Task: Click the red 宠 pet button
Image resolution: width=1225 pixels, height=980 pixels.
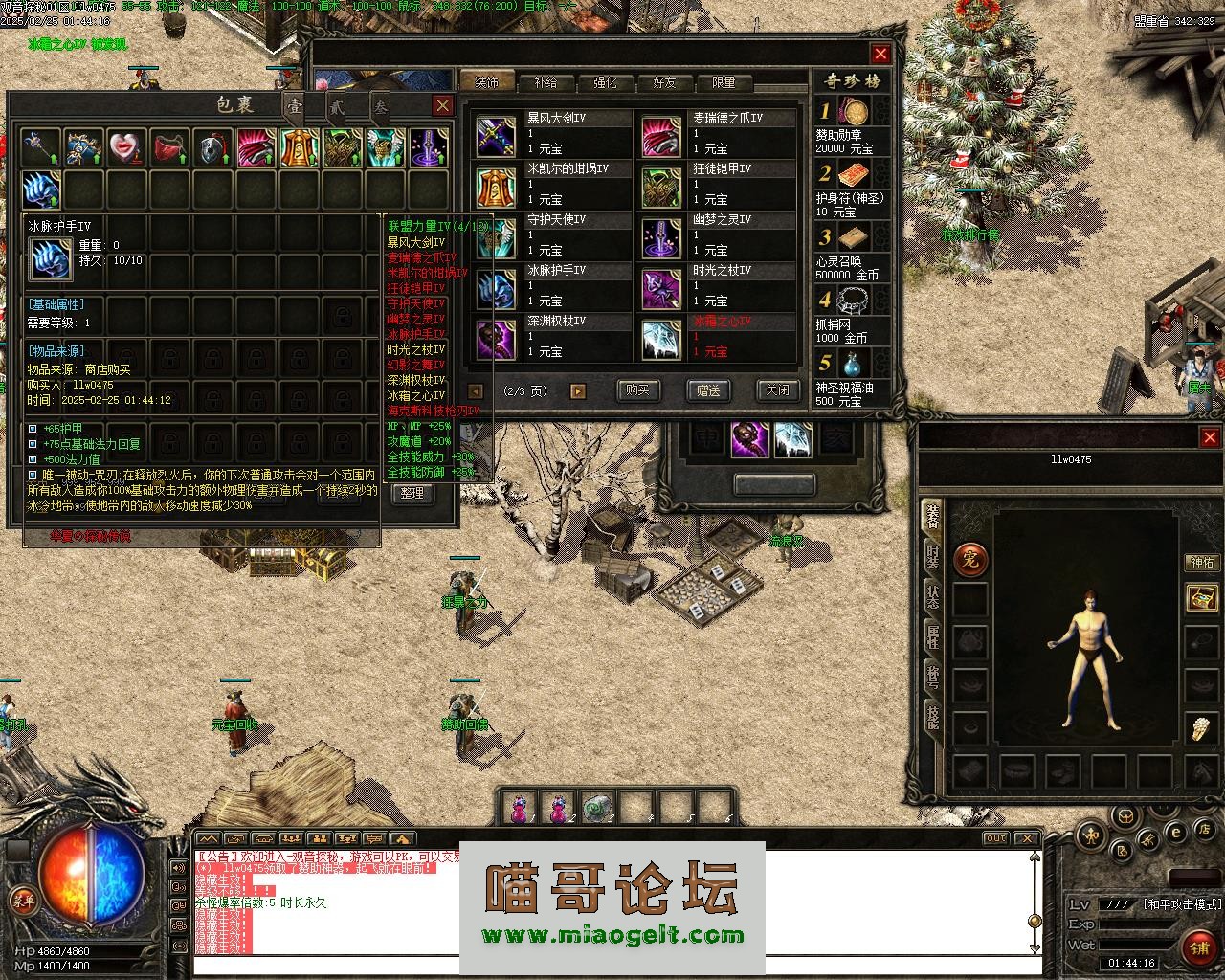Action: point(970,559)
